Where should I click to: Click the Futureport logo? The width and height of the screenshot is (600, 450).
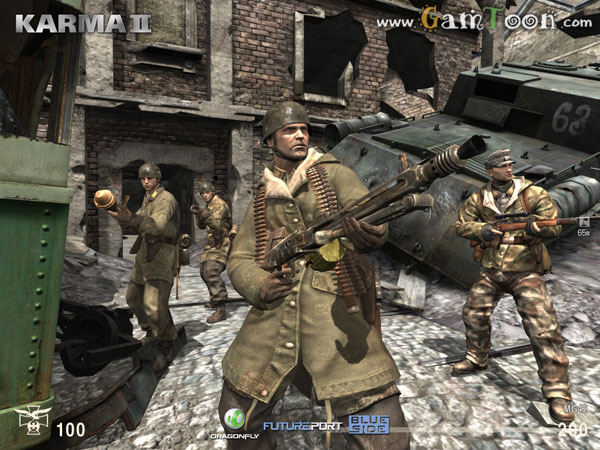point(301,427)
